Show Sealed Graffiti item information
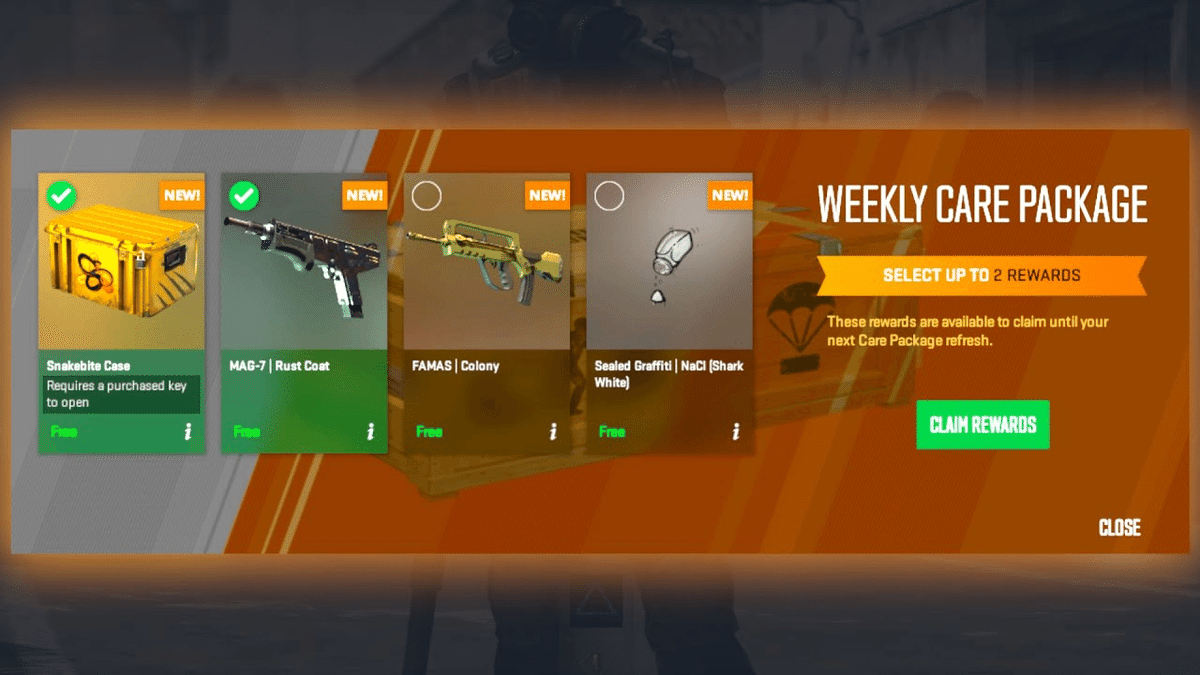The image size is (1200, 675). 736,432
